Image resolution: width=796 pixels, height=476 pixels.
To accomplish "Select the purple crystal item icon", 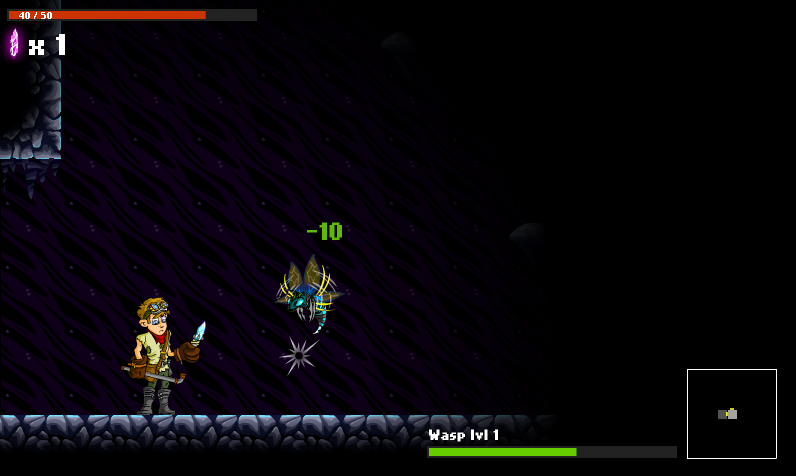I will point(14,43).
